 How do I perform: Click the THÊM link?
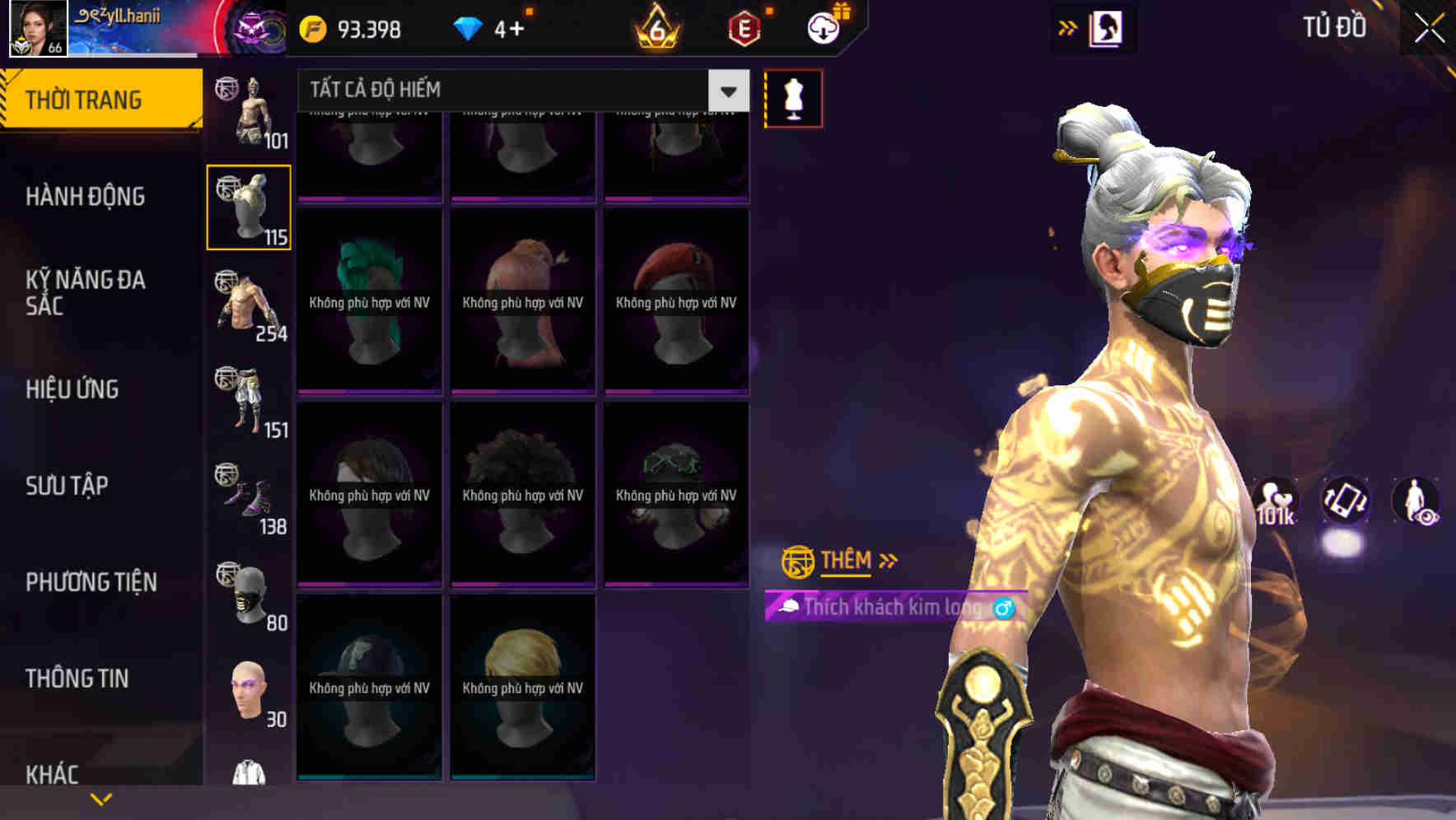click(847, 560)
